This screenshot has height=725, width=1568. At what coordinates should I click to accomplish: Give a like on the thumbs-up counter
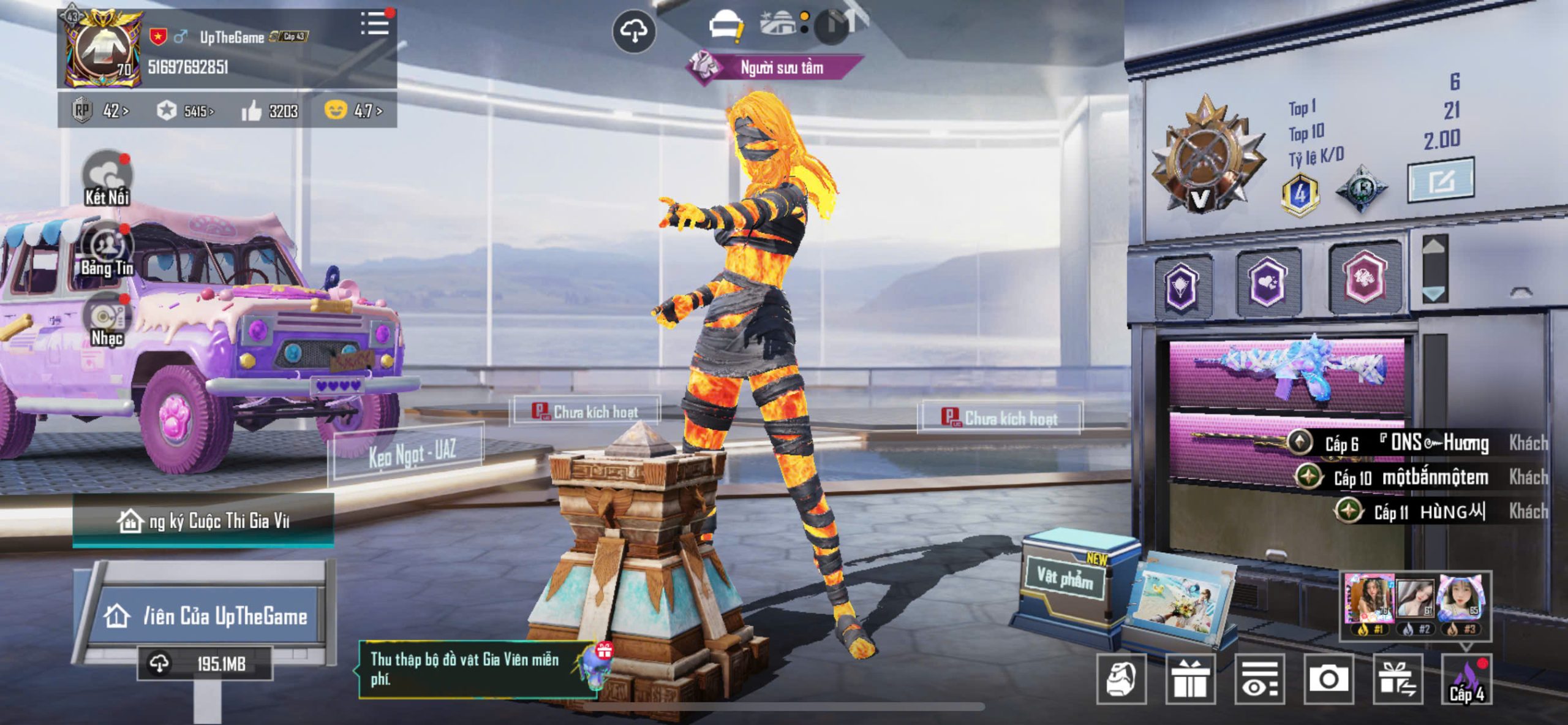(251, 111)
